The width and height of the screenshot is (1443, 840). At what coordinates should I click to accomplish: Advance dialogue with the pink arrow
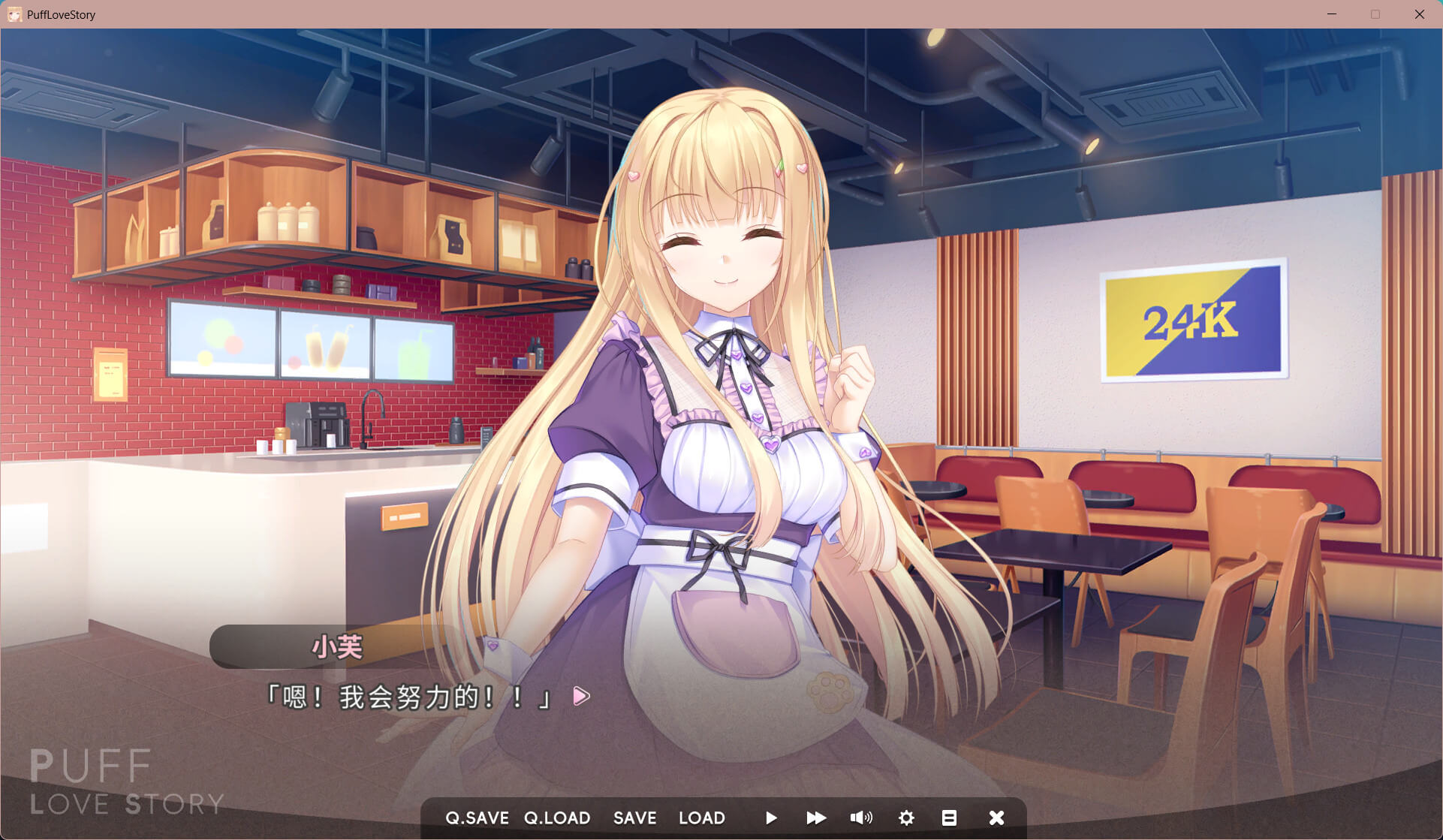point(581,696)
